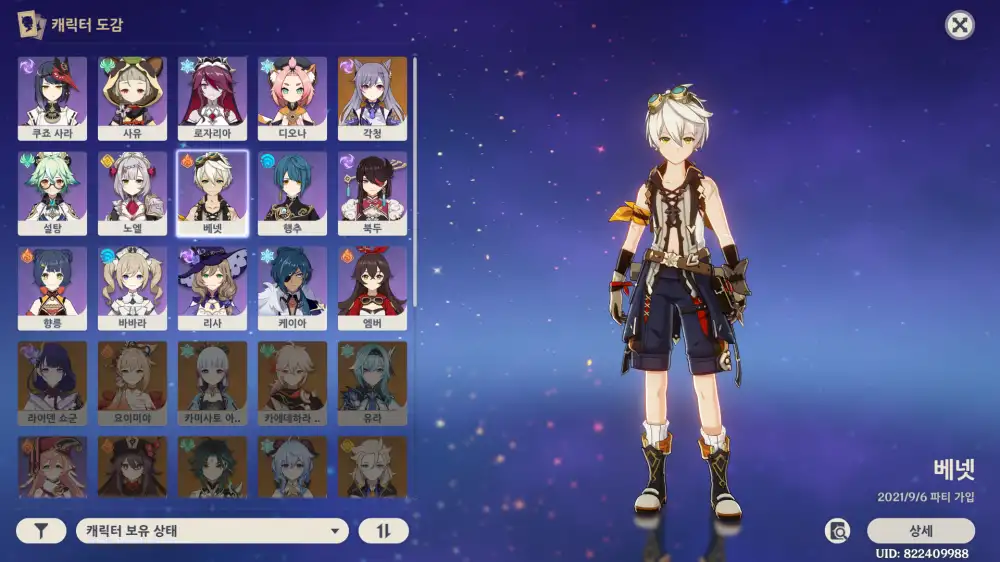
Task: Select the 향릉 character card
Action: click(52, 288)
